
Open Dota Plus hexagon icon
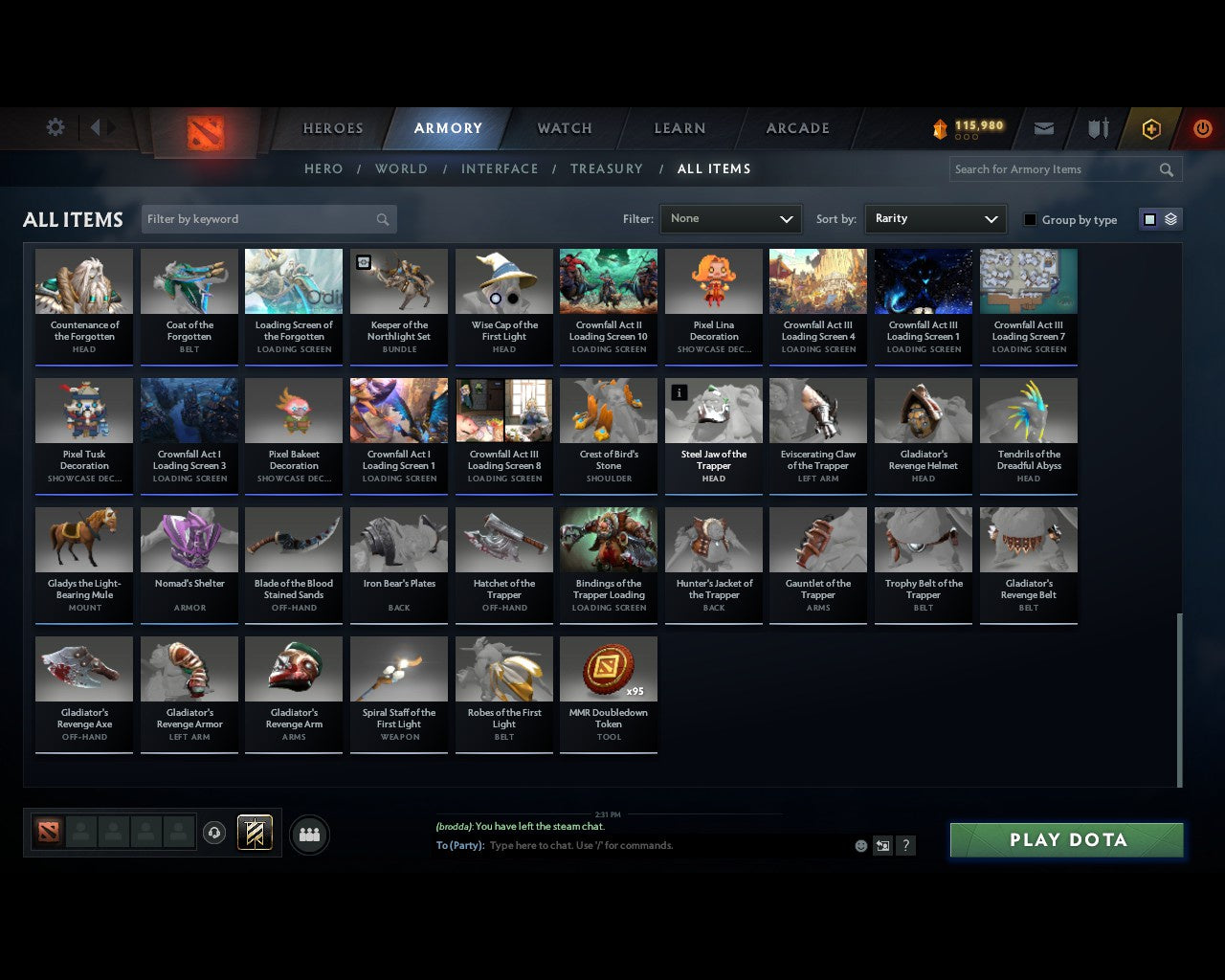click(x=1150, y=128)
